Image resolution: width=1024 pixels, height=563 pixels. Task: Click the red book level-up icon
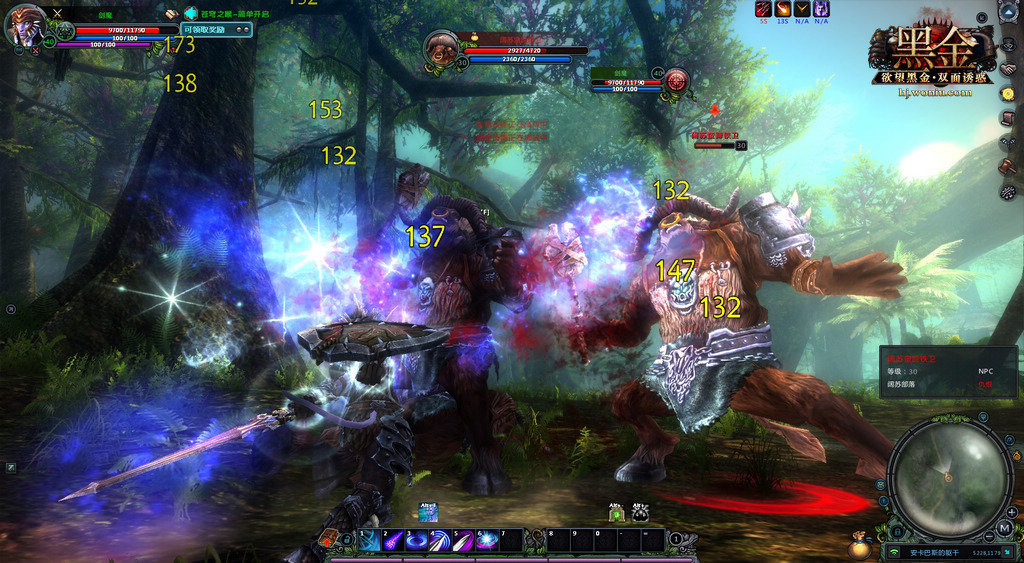[x=327, y=540]
